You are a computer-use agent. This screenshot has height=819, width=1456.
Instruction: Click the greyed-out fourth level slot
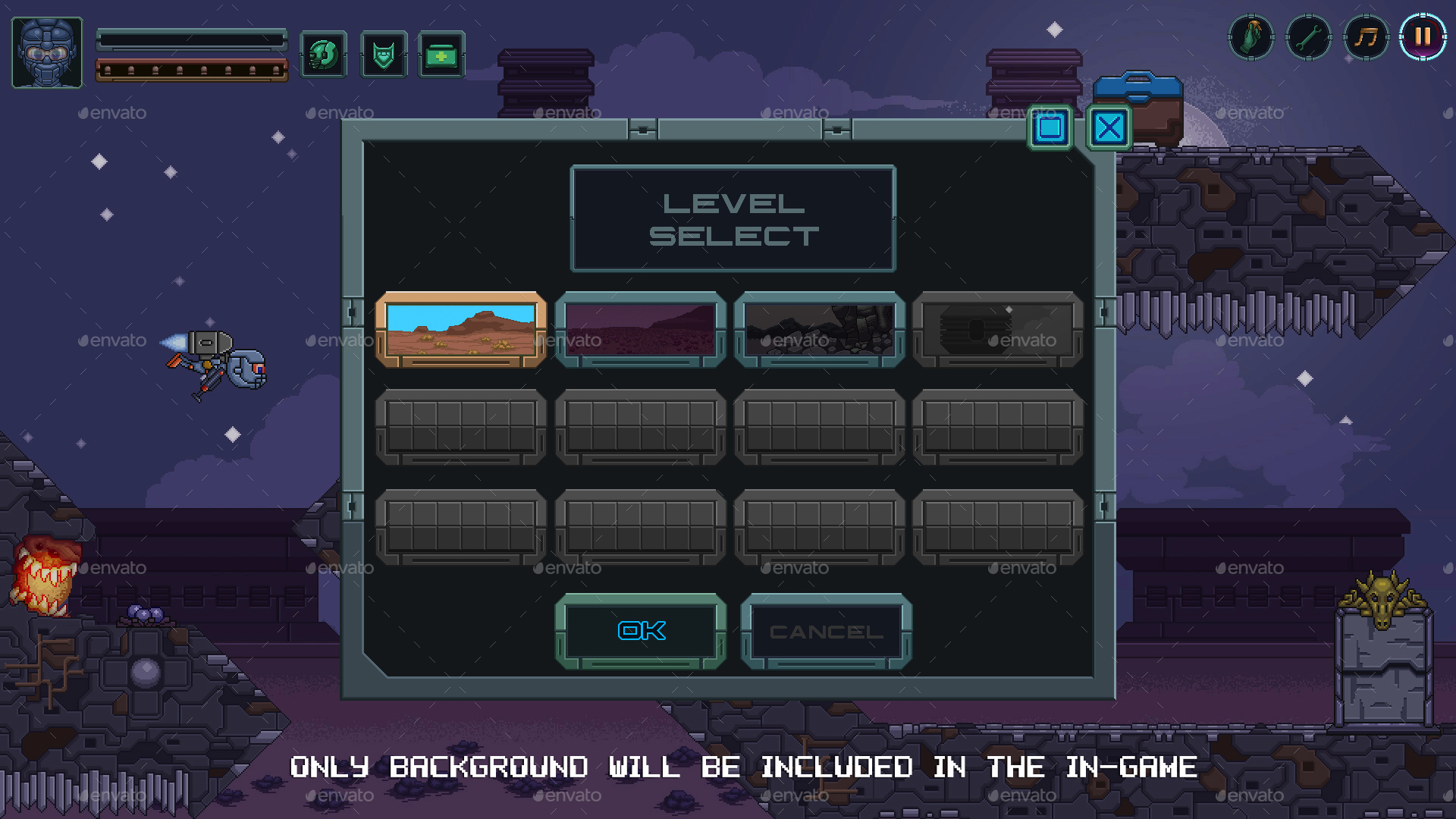997,330
